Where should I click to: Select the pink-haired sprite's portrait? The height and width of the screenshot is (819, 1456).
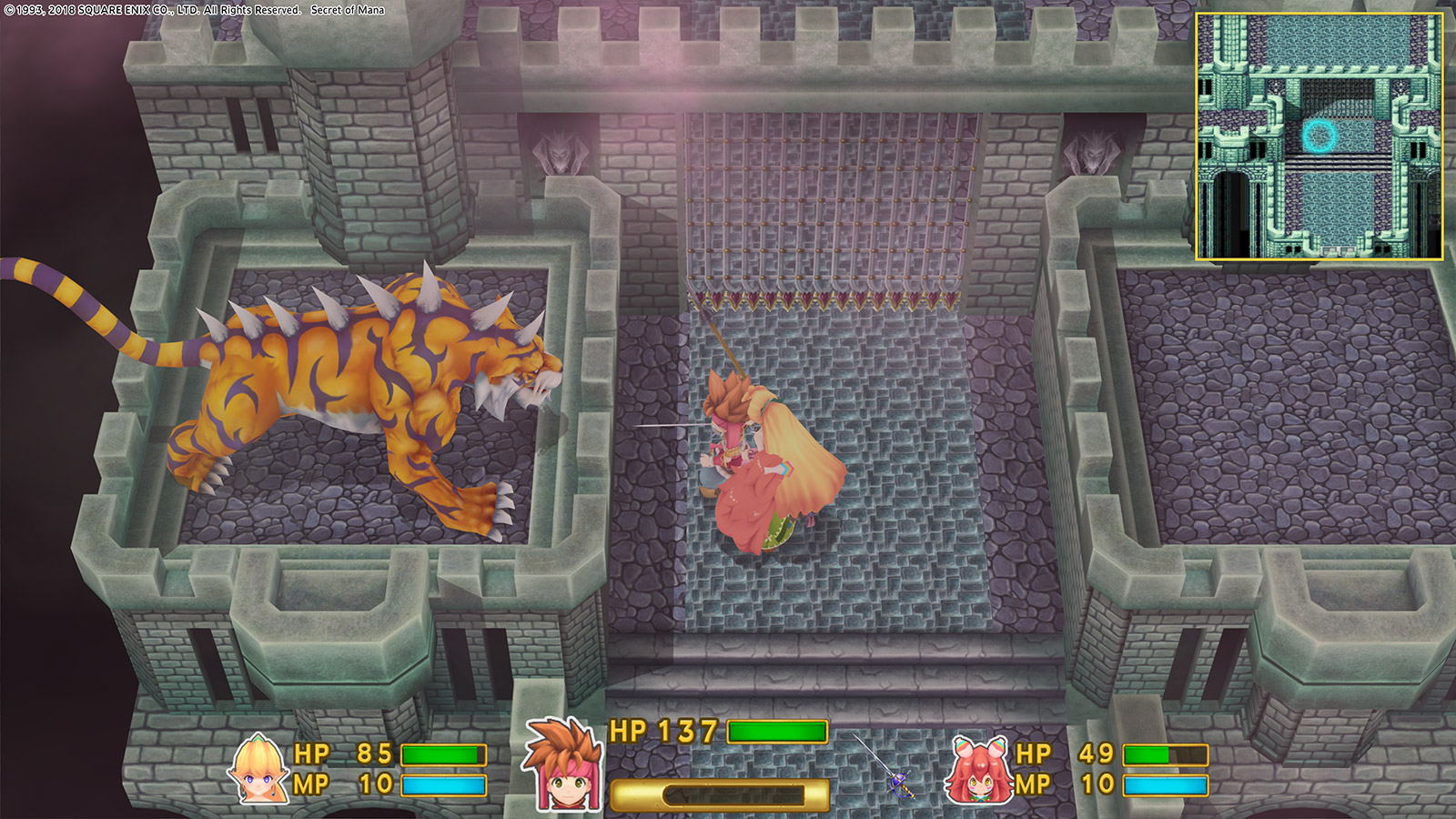pyautogui.click(x=979, y=772)
